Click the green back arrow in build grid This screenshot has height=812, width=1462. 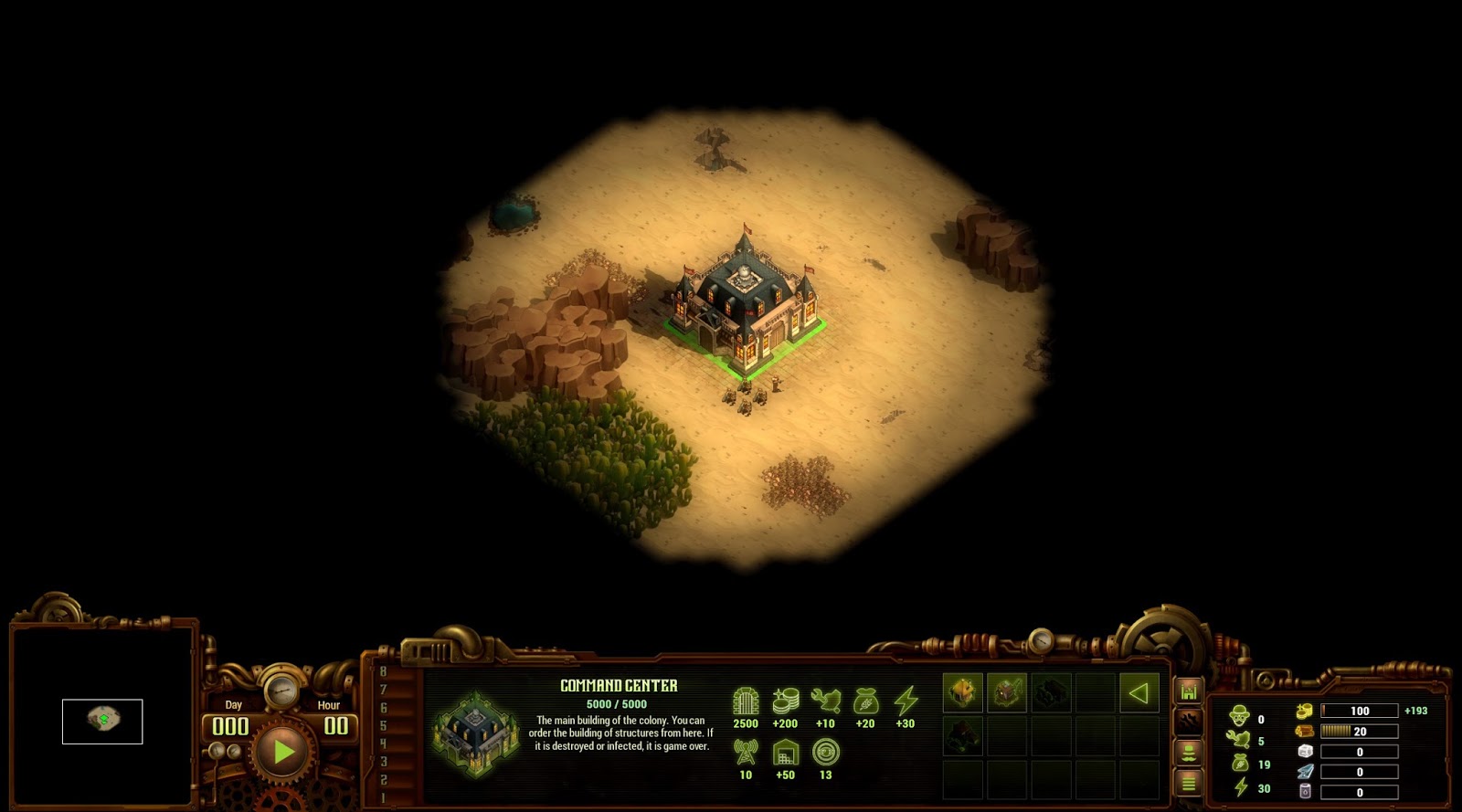[1139, 692]
